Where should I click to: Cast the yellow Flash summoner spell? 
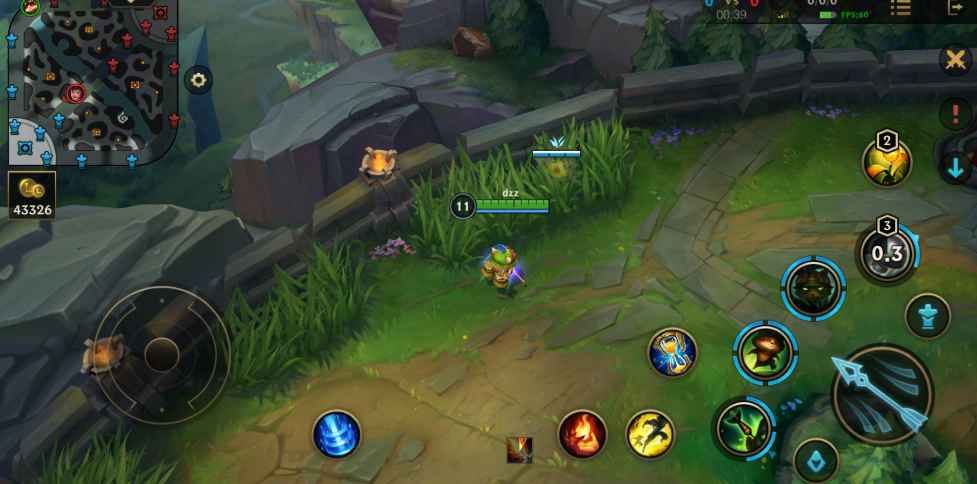click(650, 434)
